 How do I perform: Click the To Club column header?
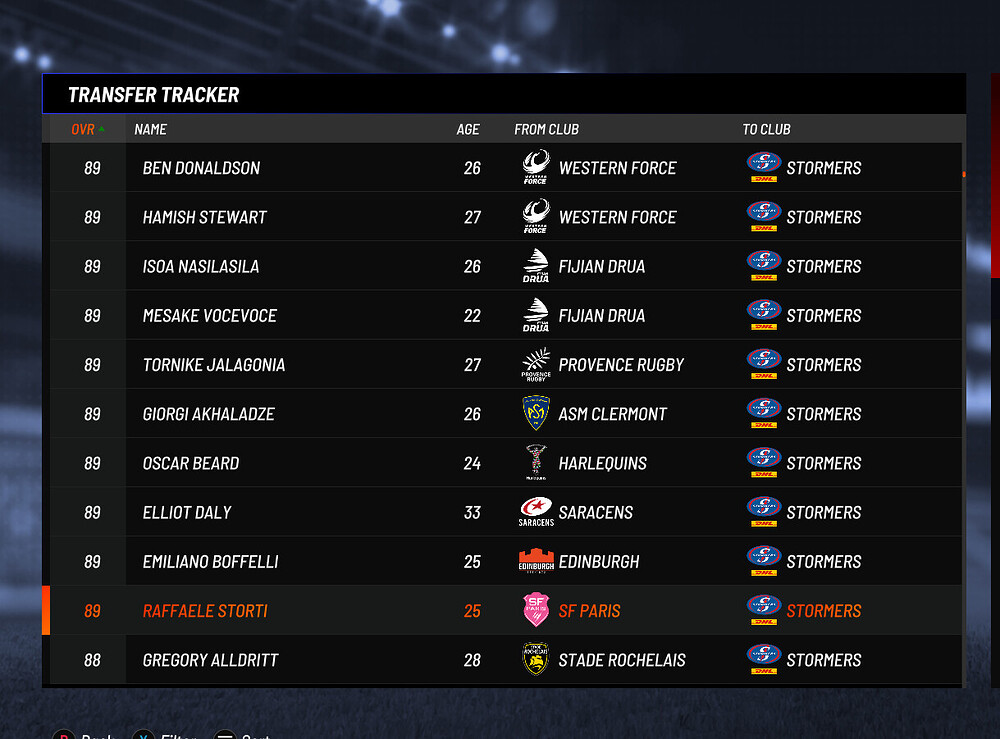click(x=766, y=129)
